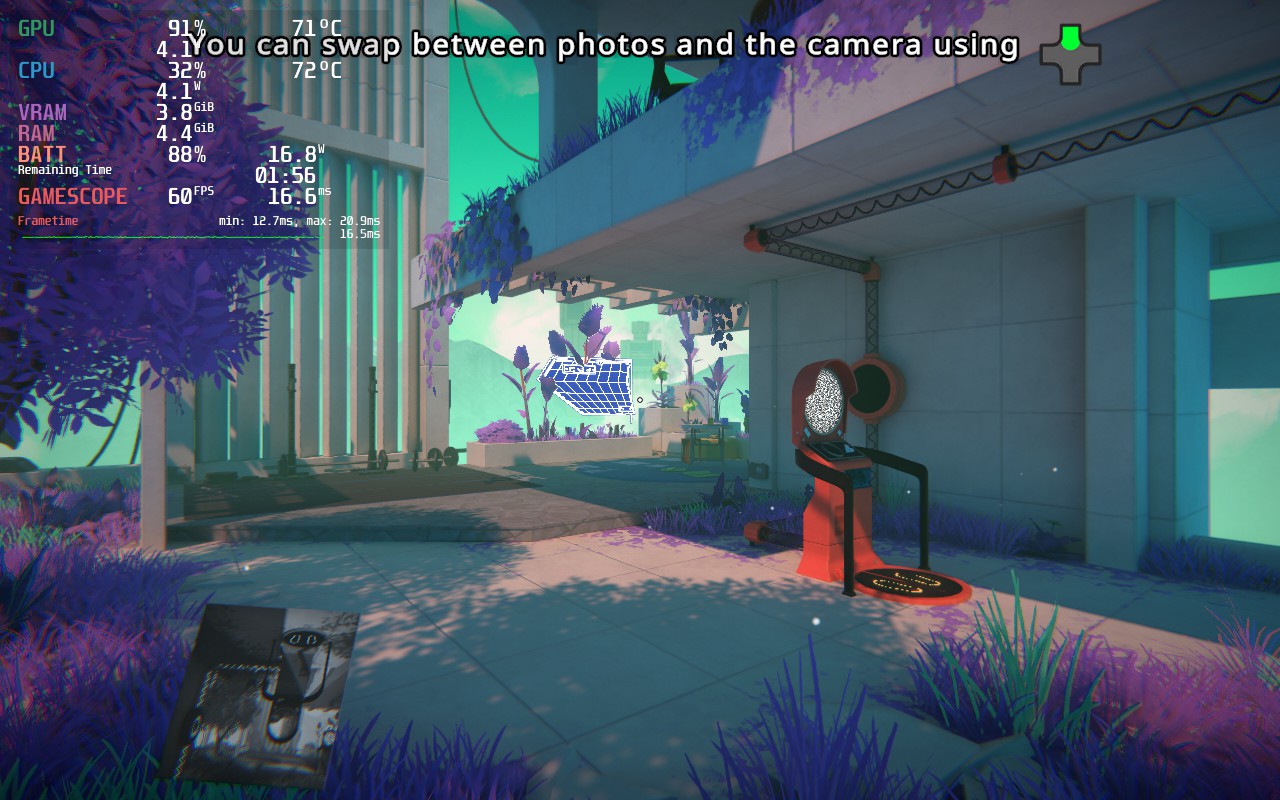Select the floating wireframe photo collectible

[588, 383]
